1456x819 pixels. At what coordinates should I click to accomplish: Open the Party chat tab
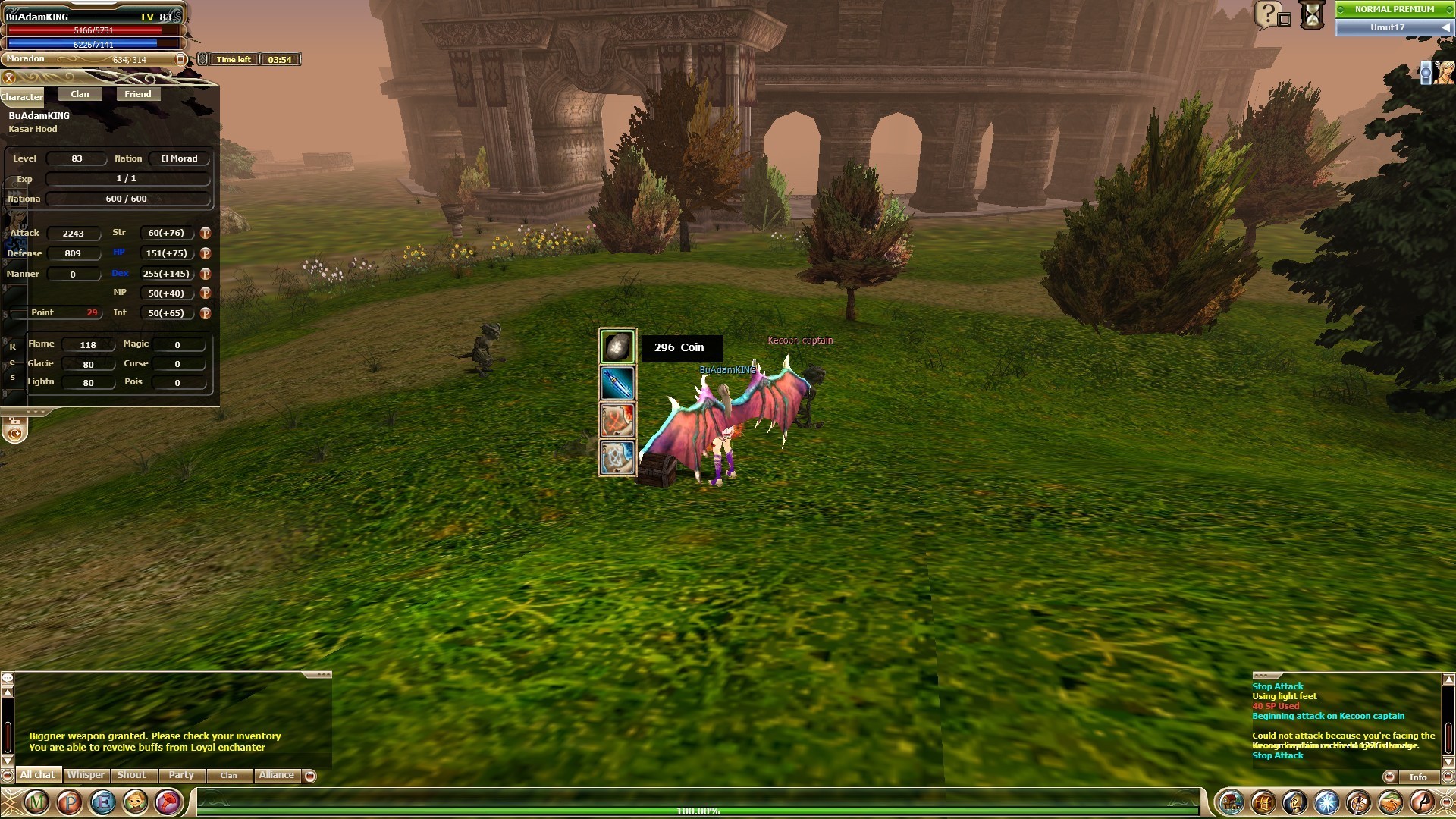181,775
